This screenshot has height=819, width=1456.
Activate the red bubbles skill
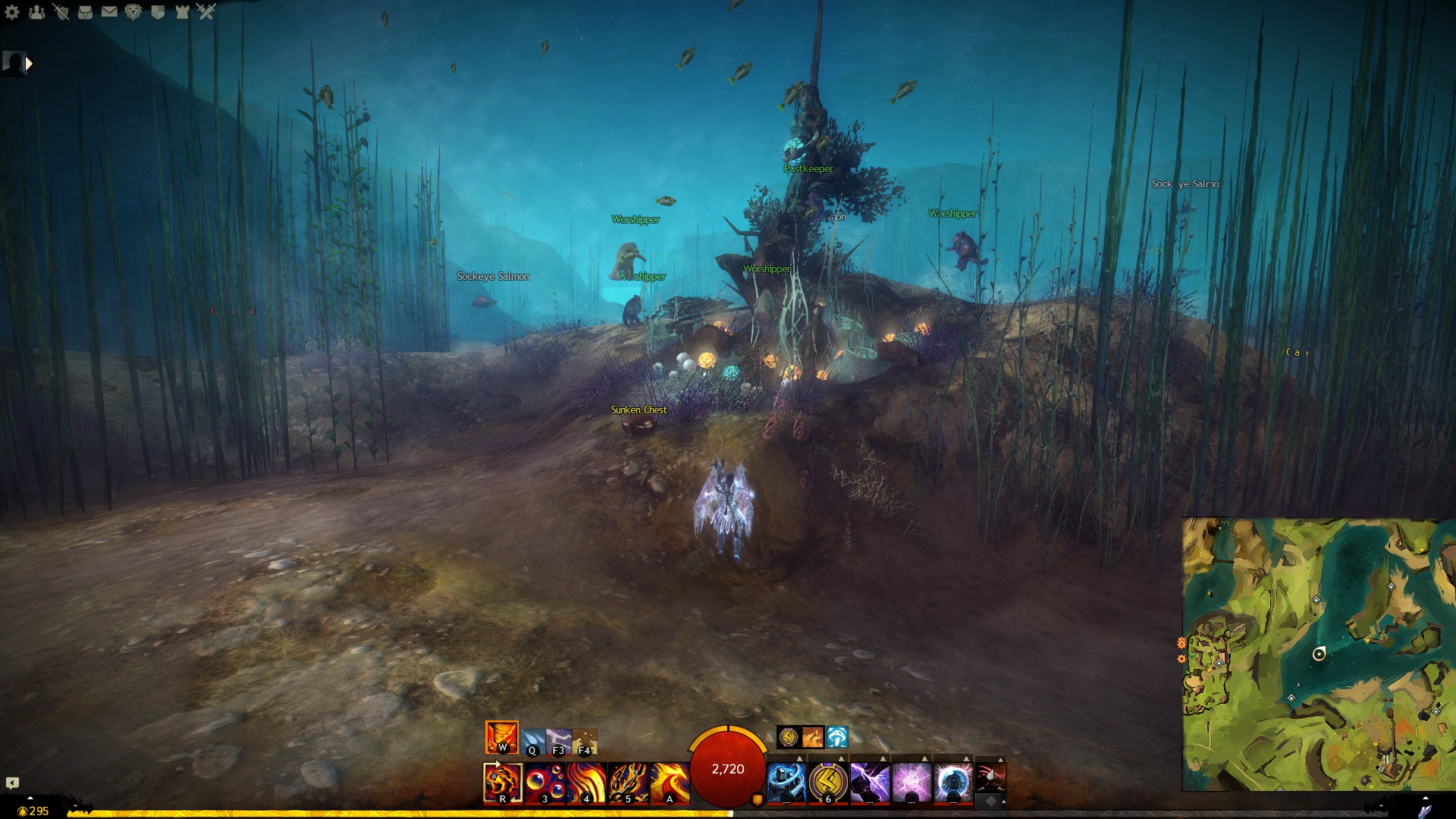544,783
